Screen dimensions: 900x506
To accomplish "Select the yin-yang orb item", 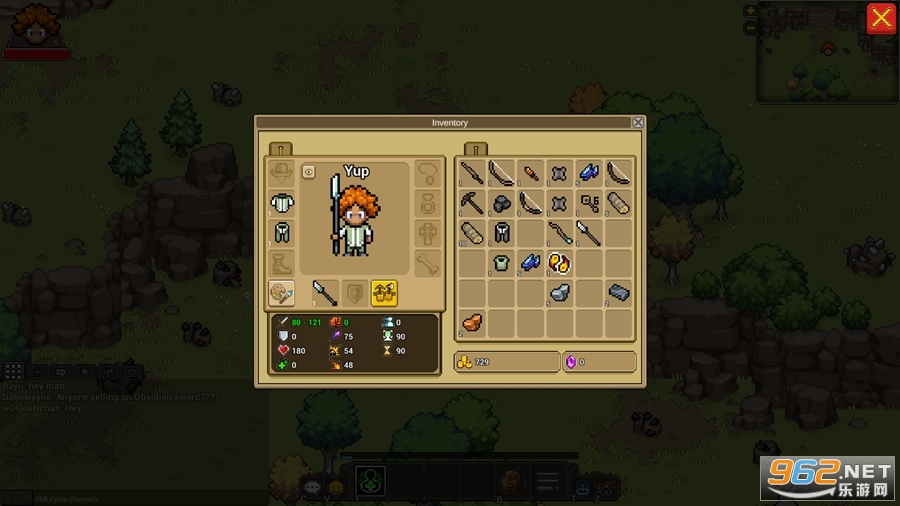I will point(559,263).
